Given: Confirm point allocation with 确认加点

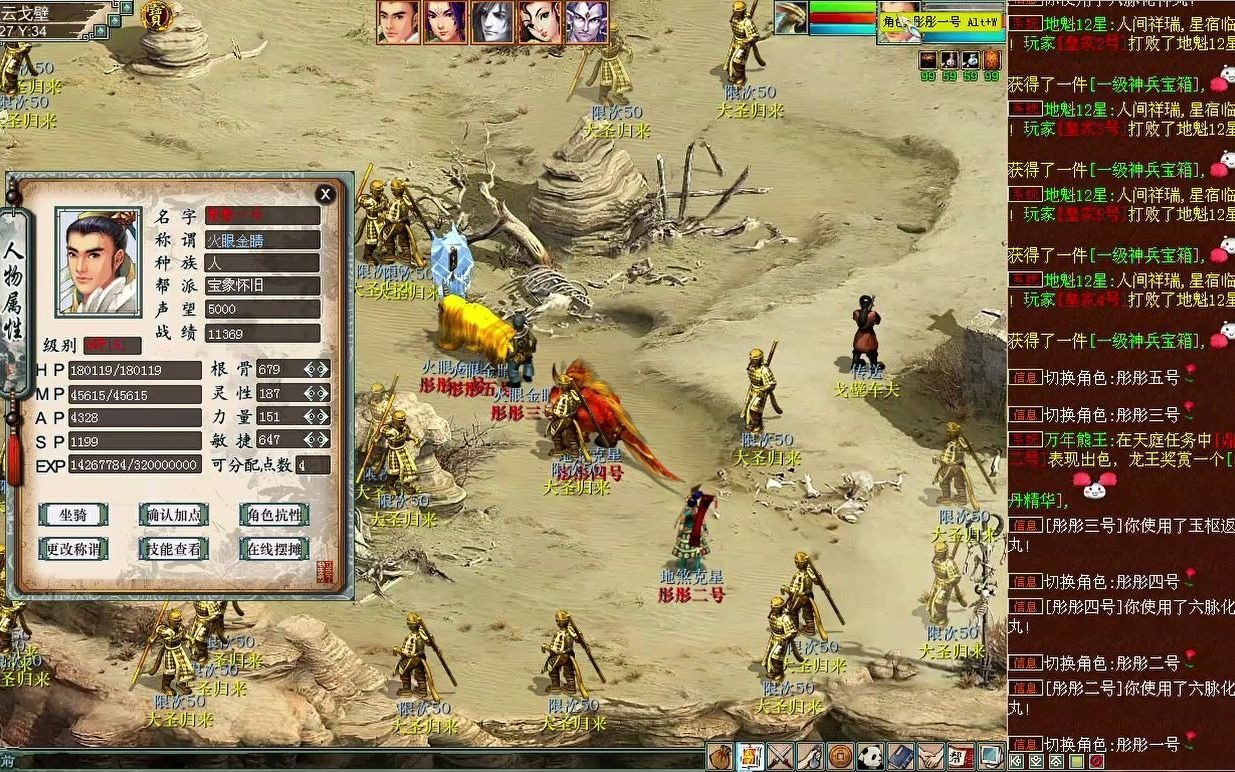Looking at the screenshot, I should pos(173,515).
